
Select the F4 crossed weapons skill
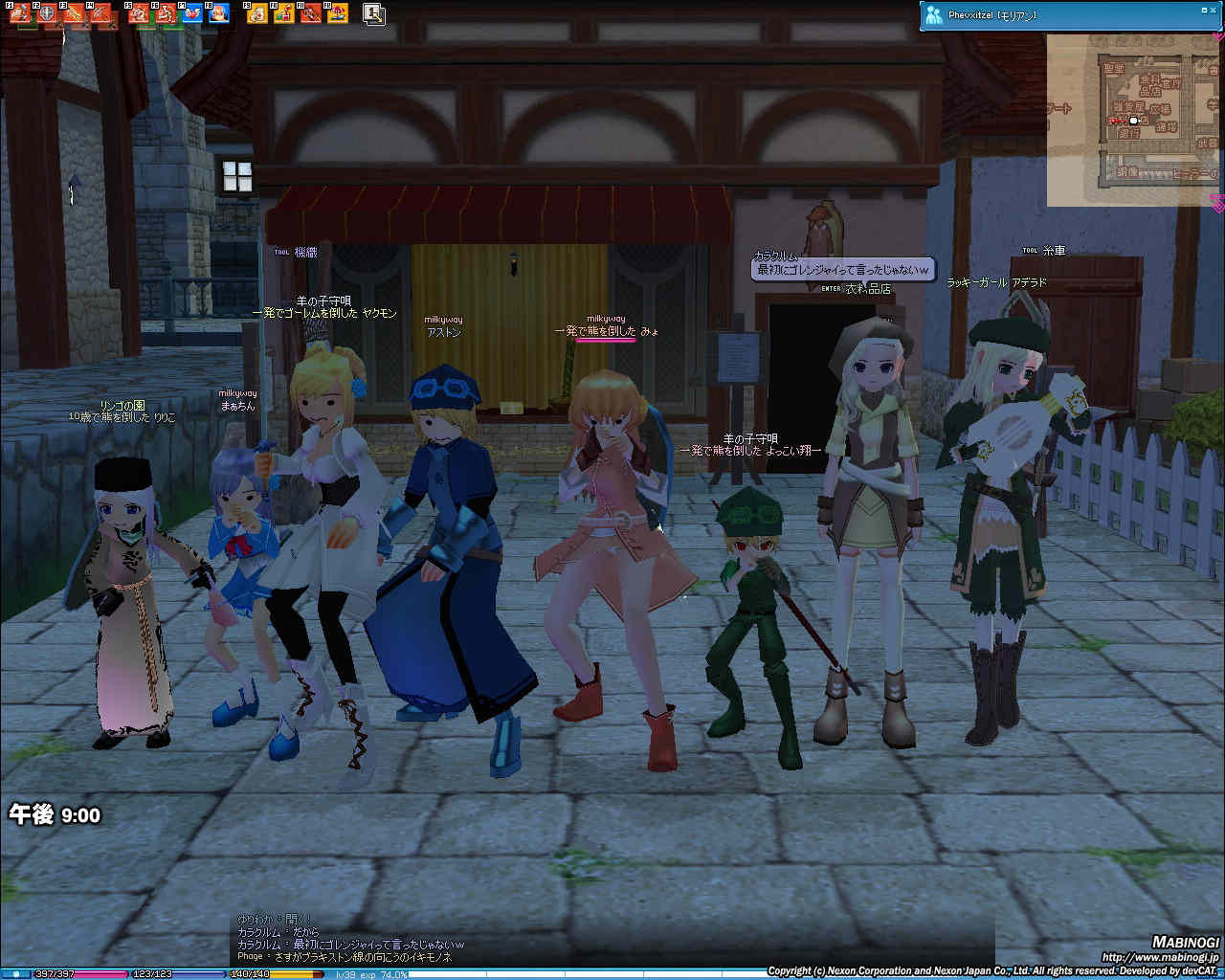pyautogui.click(x=100, y=13)
